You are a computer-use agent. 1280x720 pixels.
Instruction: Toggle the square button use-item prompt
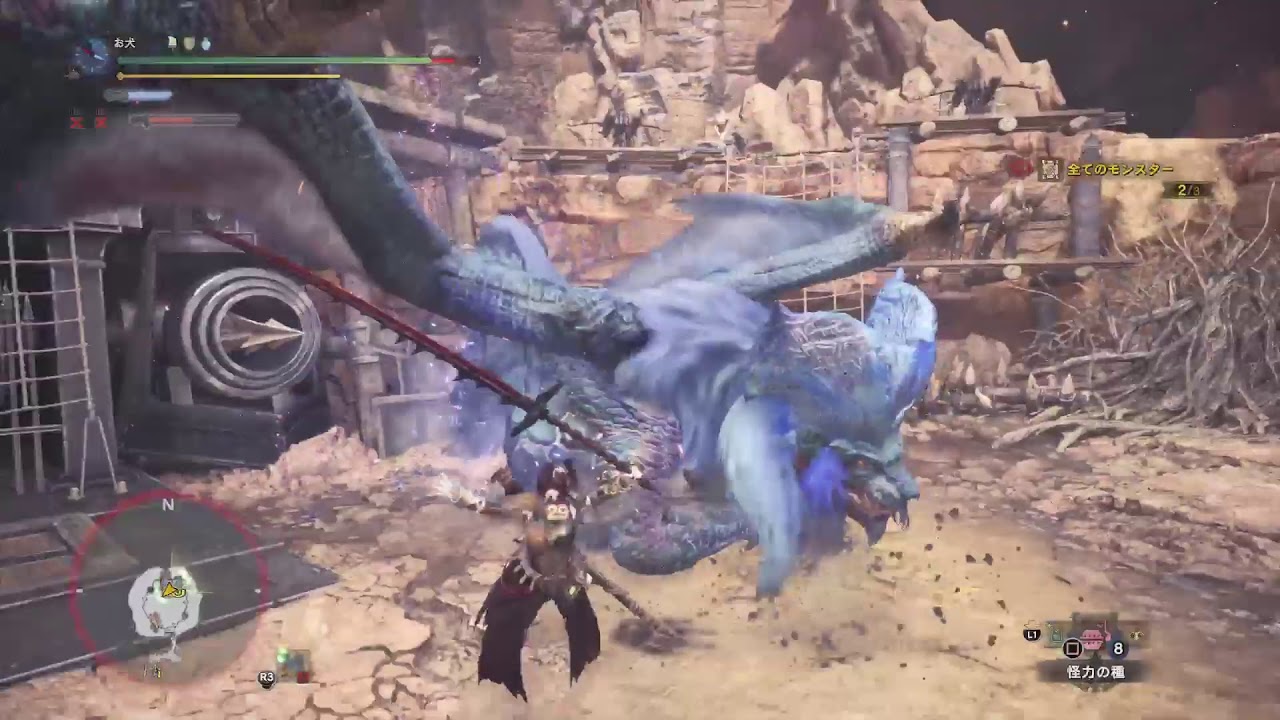pyautogui.click(x=1073, y=649)
